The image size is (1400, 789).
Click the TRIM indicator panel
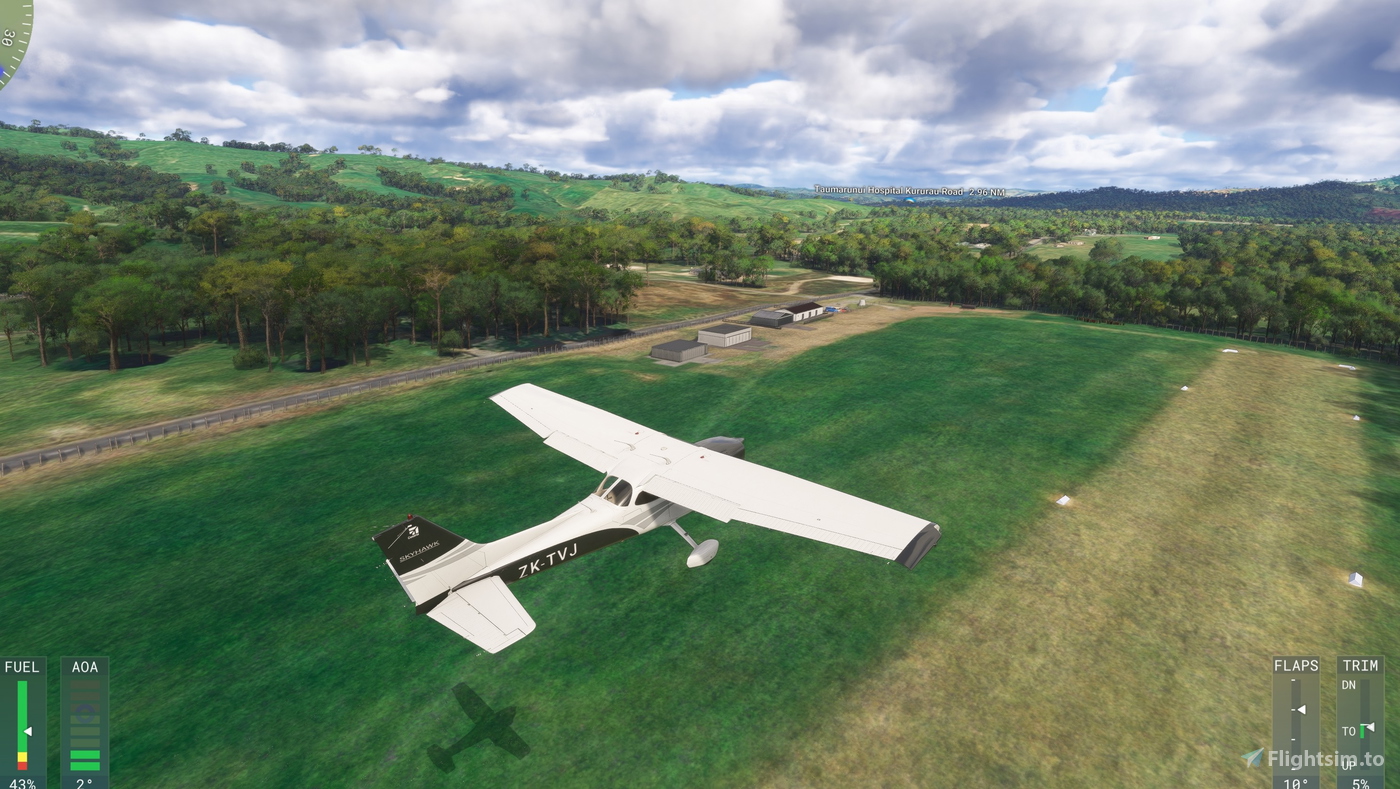[x=1362, y=720]
